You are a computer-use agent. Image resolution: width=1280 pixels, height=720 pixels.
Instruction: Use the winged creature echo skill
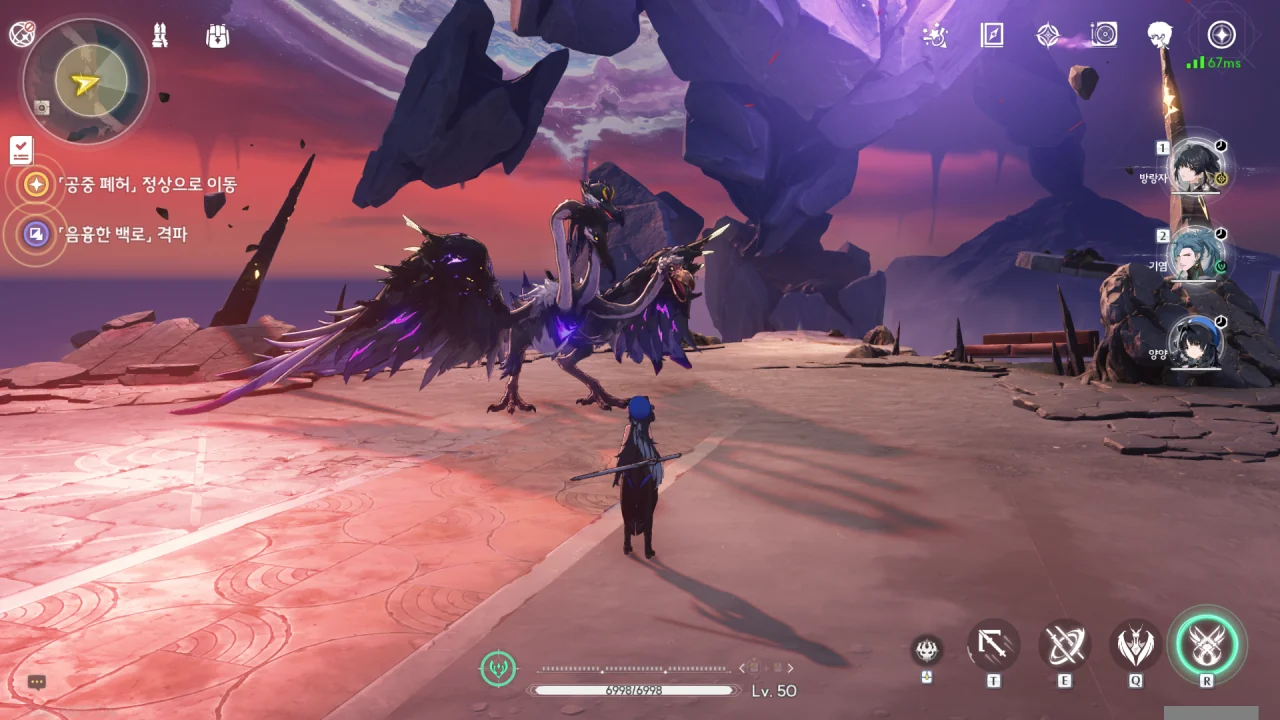click(1136, 646)
